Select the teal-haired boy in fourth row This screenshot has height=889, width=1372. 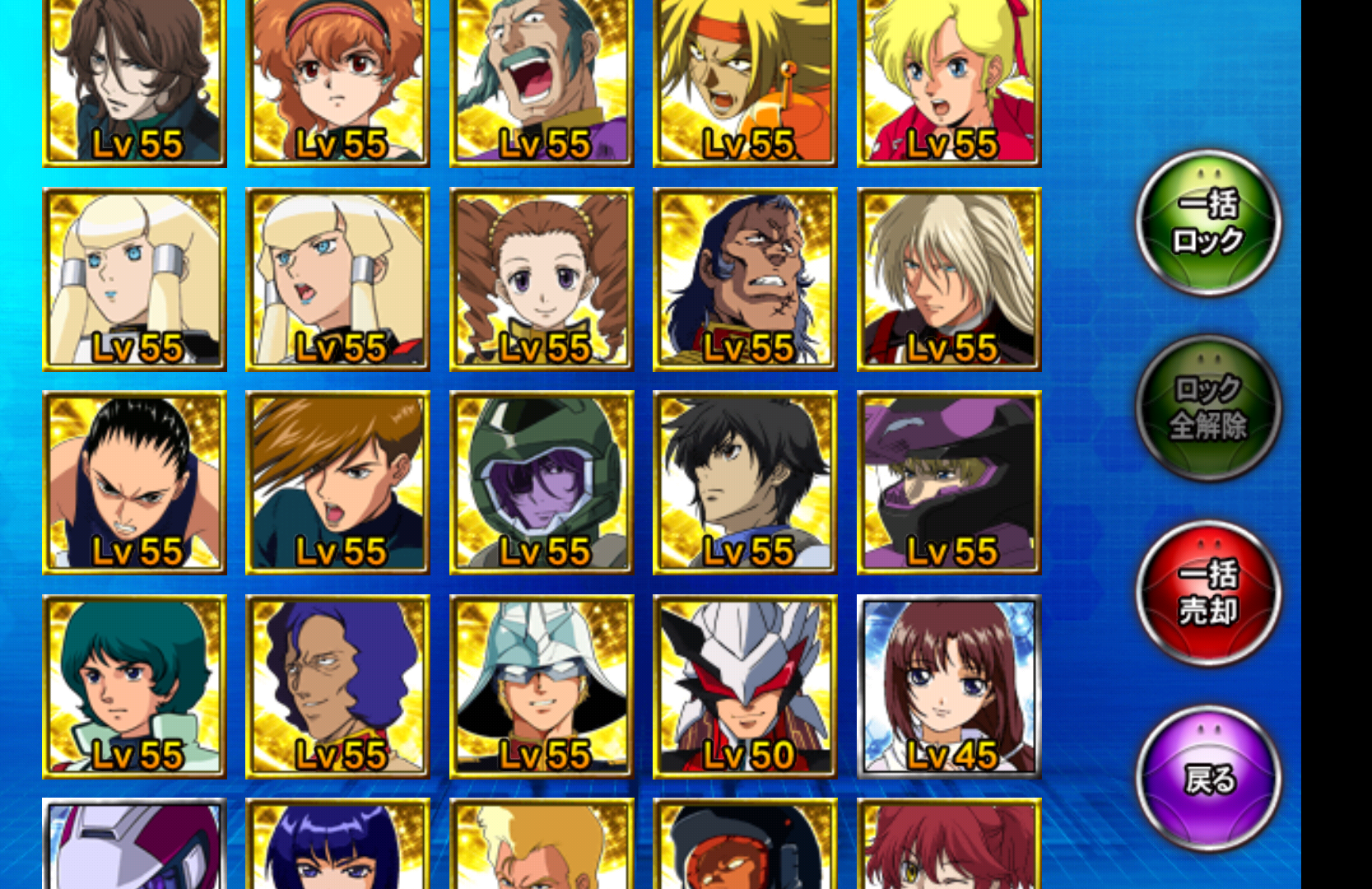click(x=134, y=683)
